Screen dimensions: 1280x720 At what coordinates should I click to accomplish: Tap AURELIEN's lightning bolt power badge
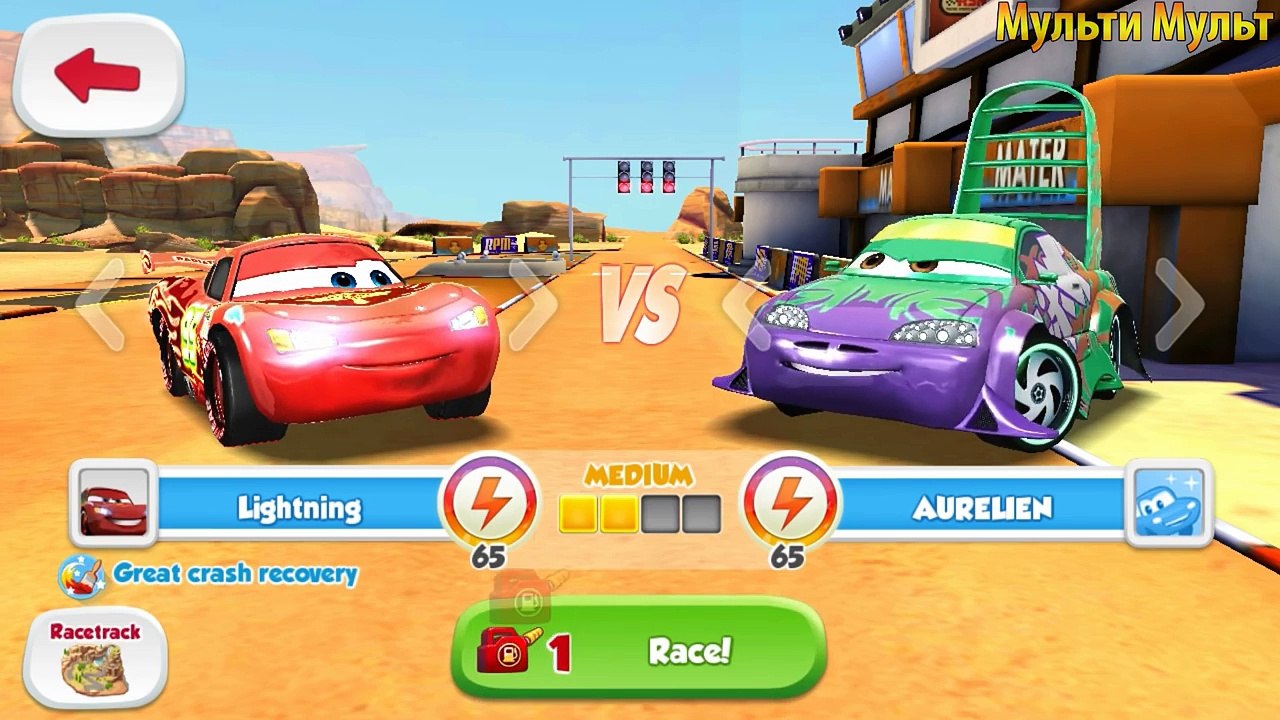coord(789,504)
